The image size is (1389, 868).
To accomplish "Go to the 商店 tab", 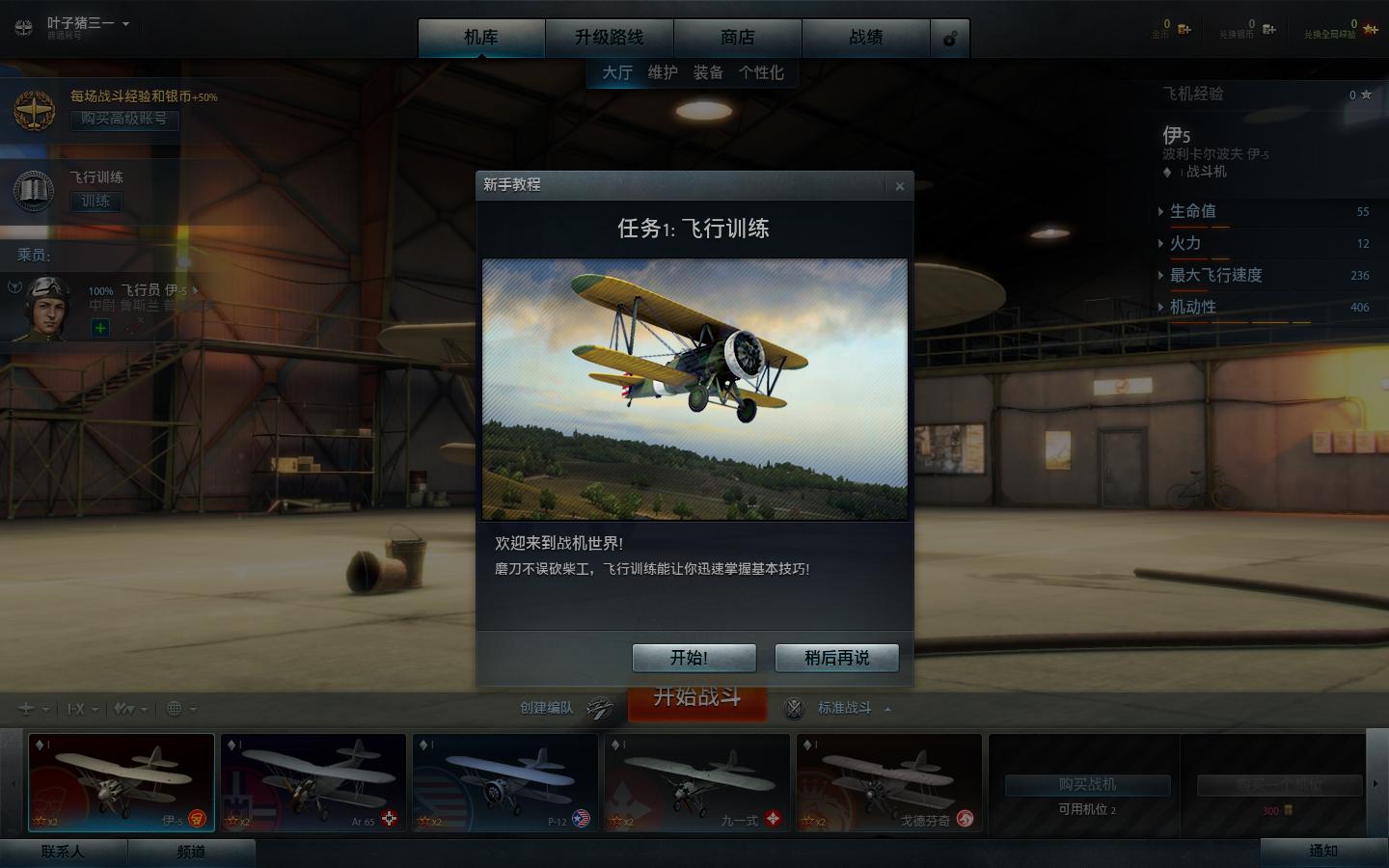I will tap(737, 38).
